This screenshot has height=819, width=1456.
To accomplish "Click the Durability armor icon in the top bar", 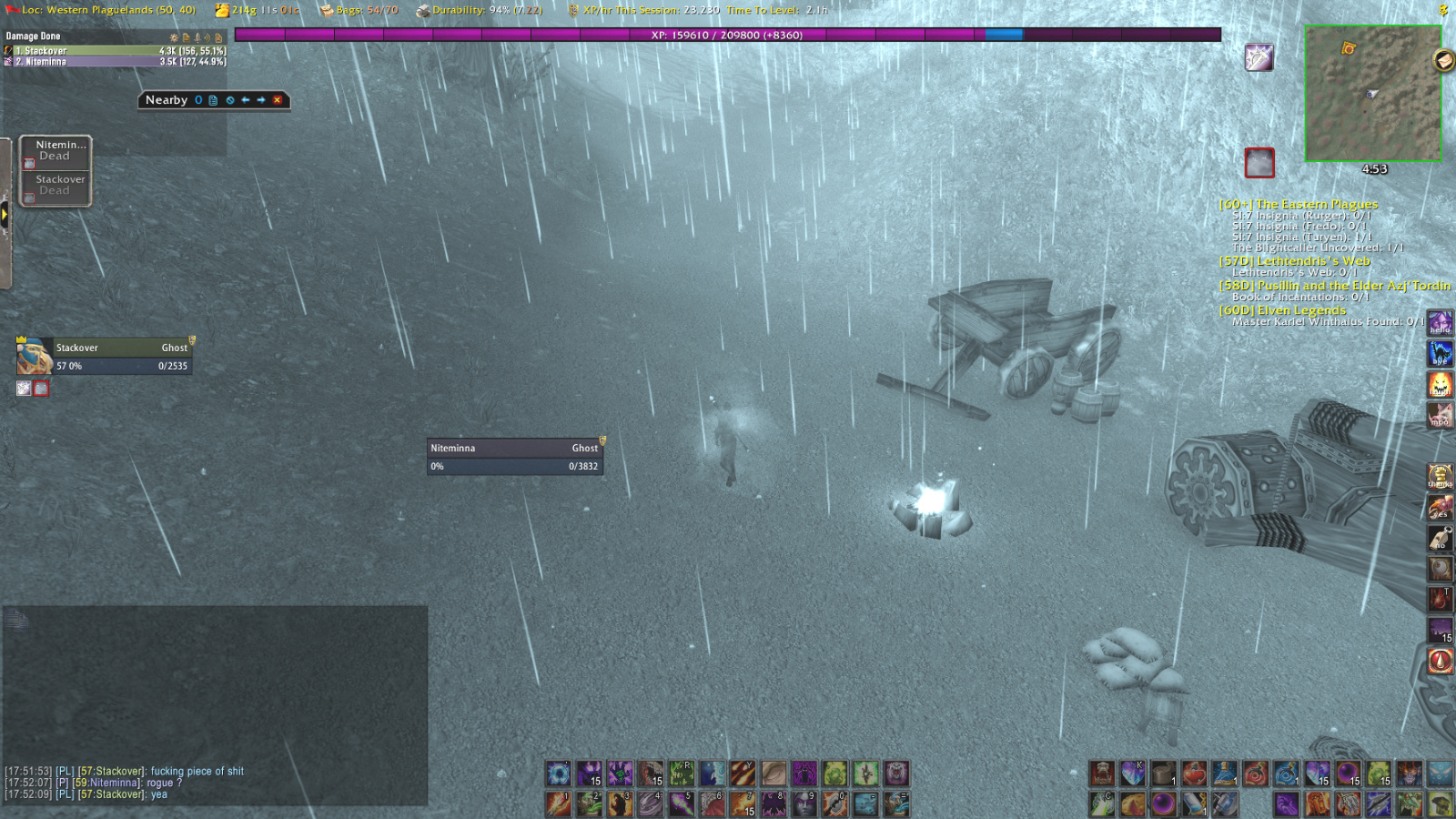I will 423,11.
